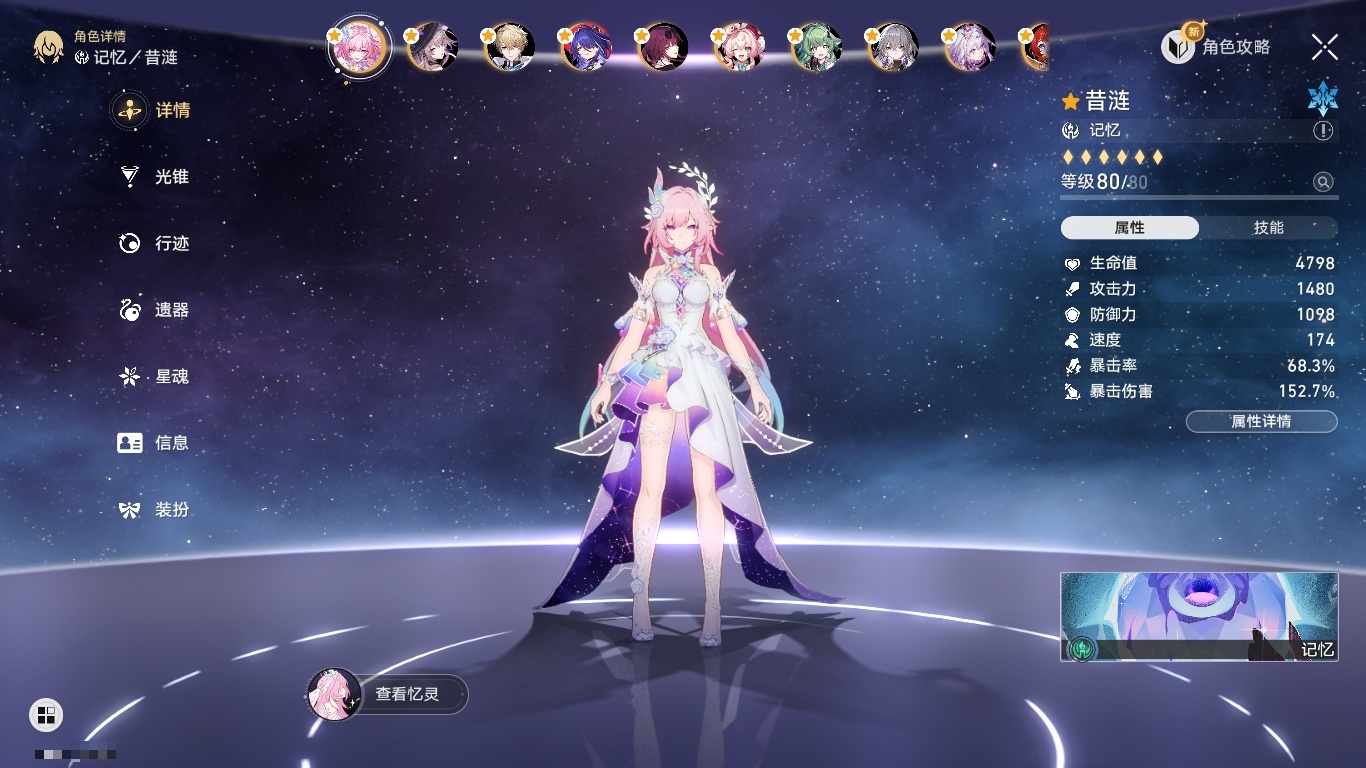Select the pink-haired 昔涟 portrait at top

[357, 47]
